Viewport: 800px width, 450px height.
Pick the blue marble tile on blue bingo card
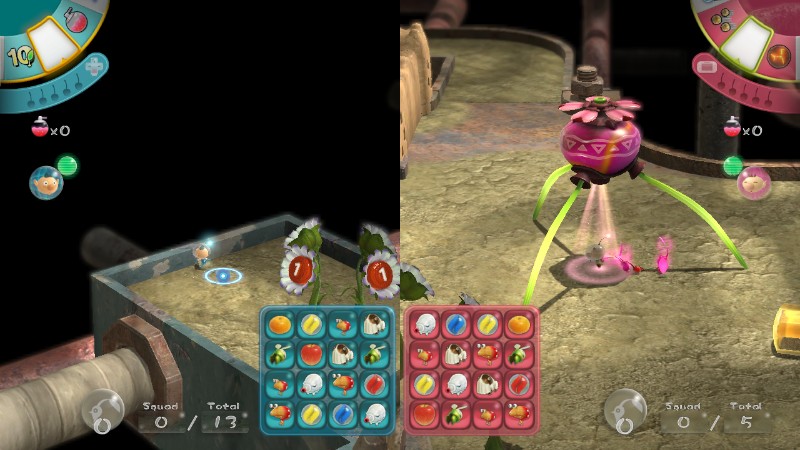tap(344, 410)
